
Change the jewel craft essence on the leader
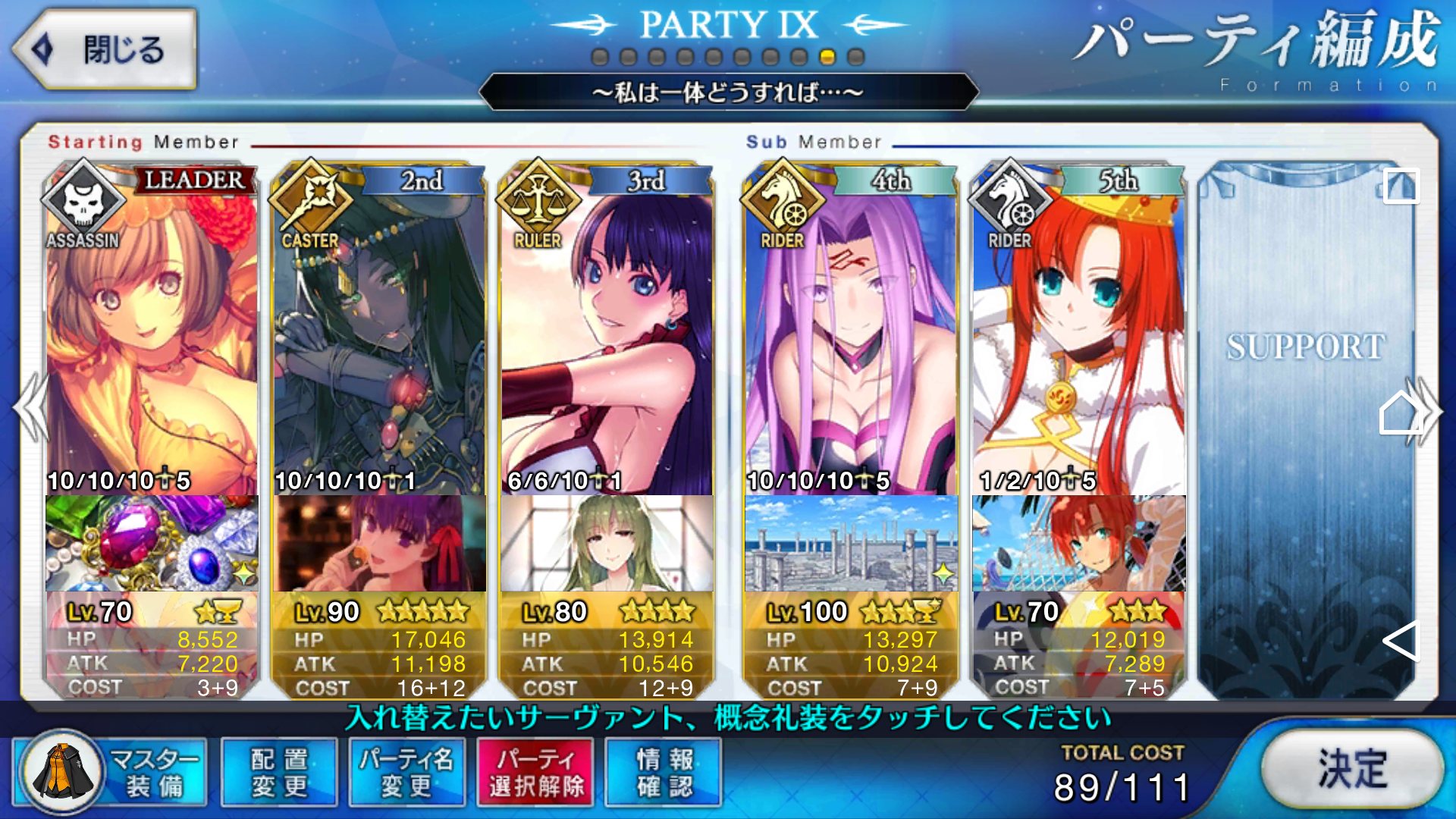coord(152,543)
